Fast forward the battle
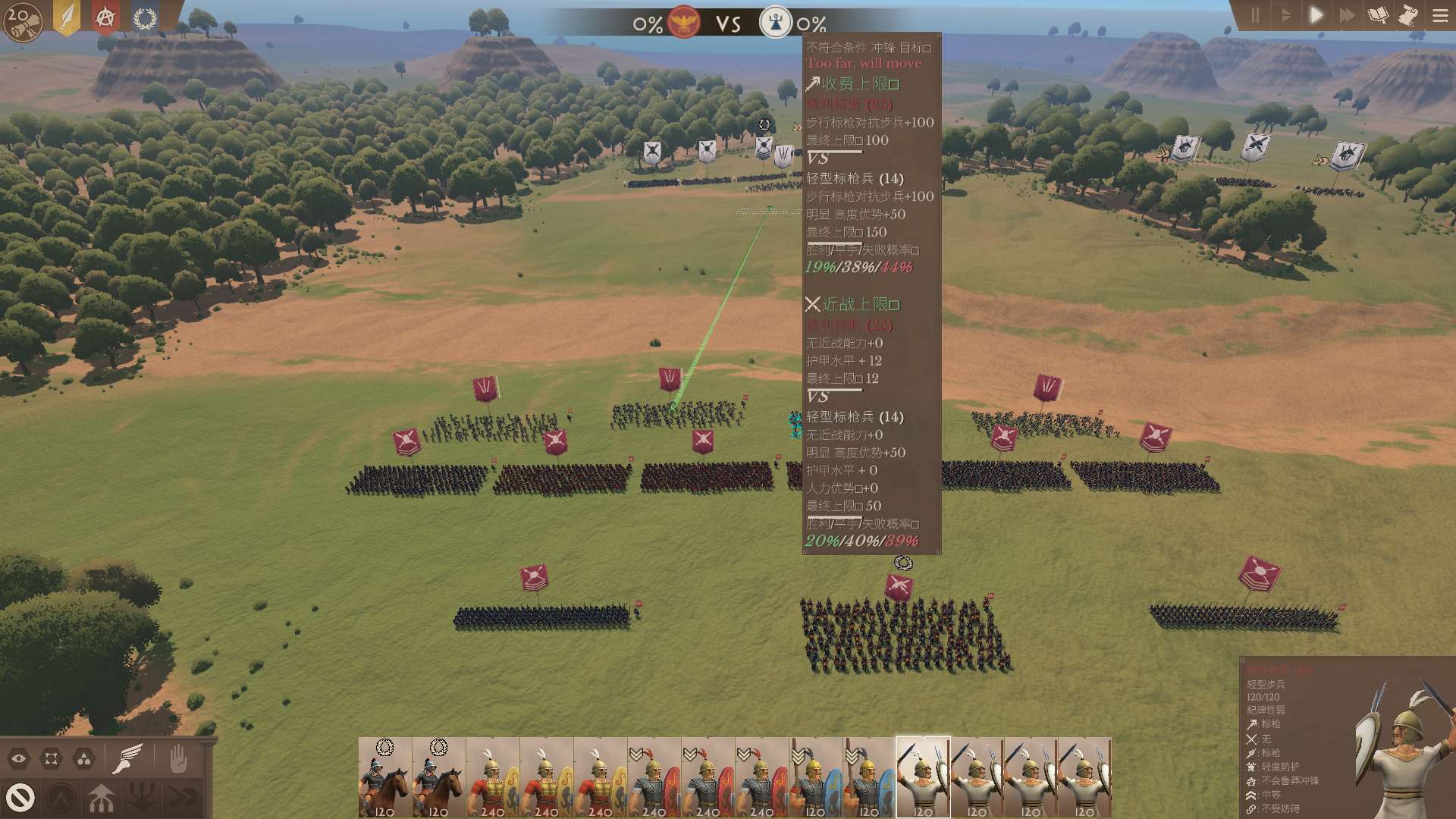The image size is (1456, 819). pyautogui.click(x=1347, y=15)
